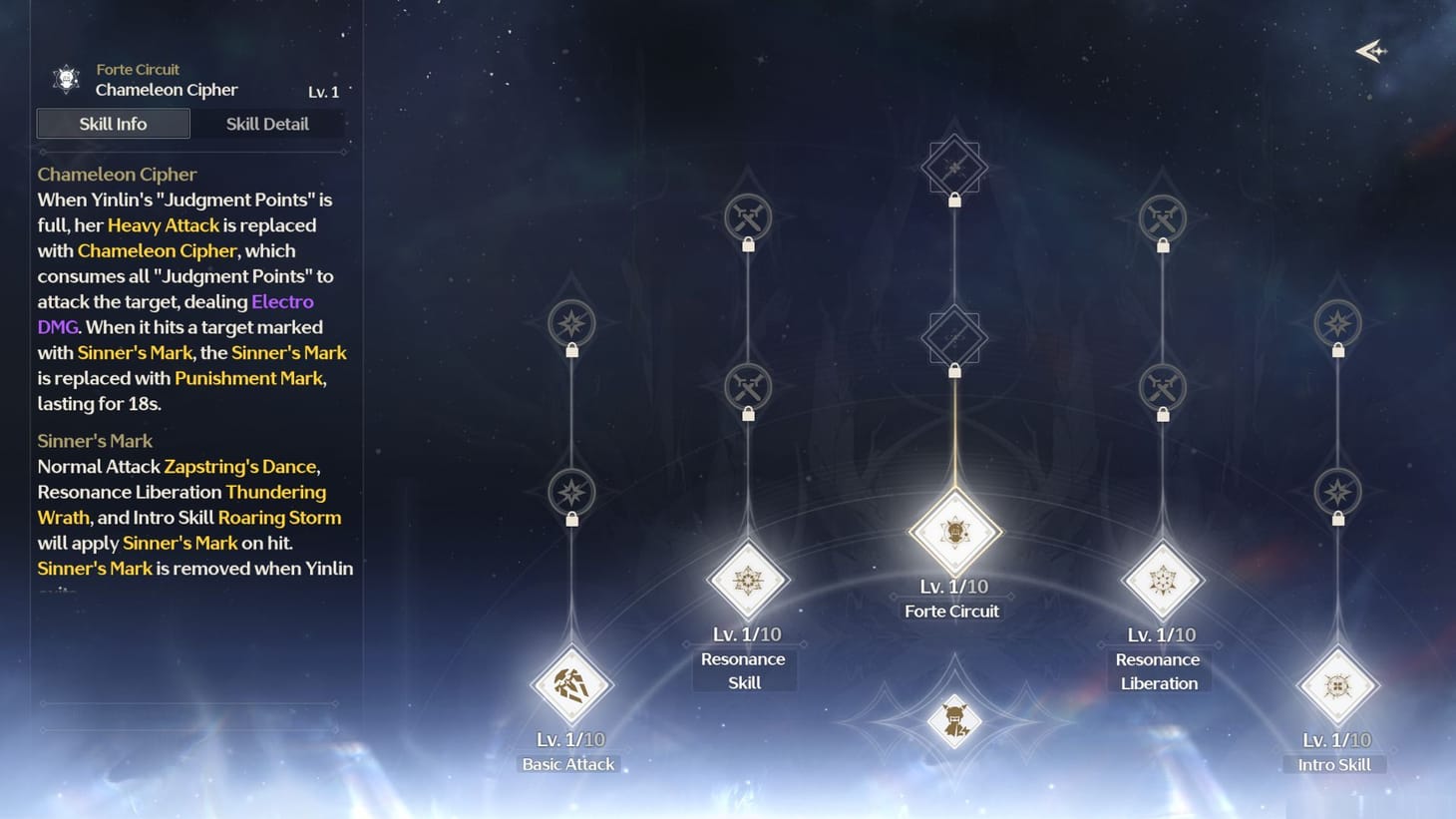Select the Intro Skill node
The image size is (1456, 819).
(1337, 685)
